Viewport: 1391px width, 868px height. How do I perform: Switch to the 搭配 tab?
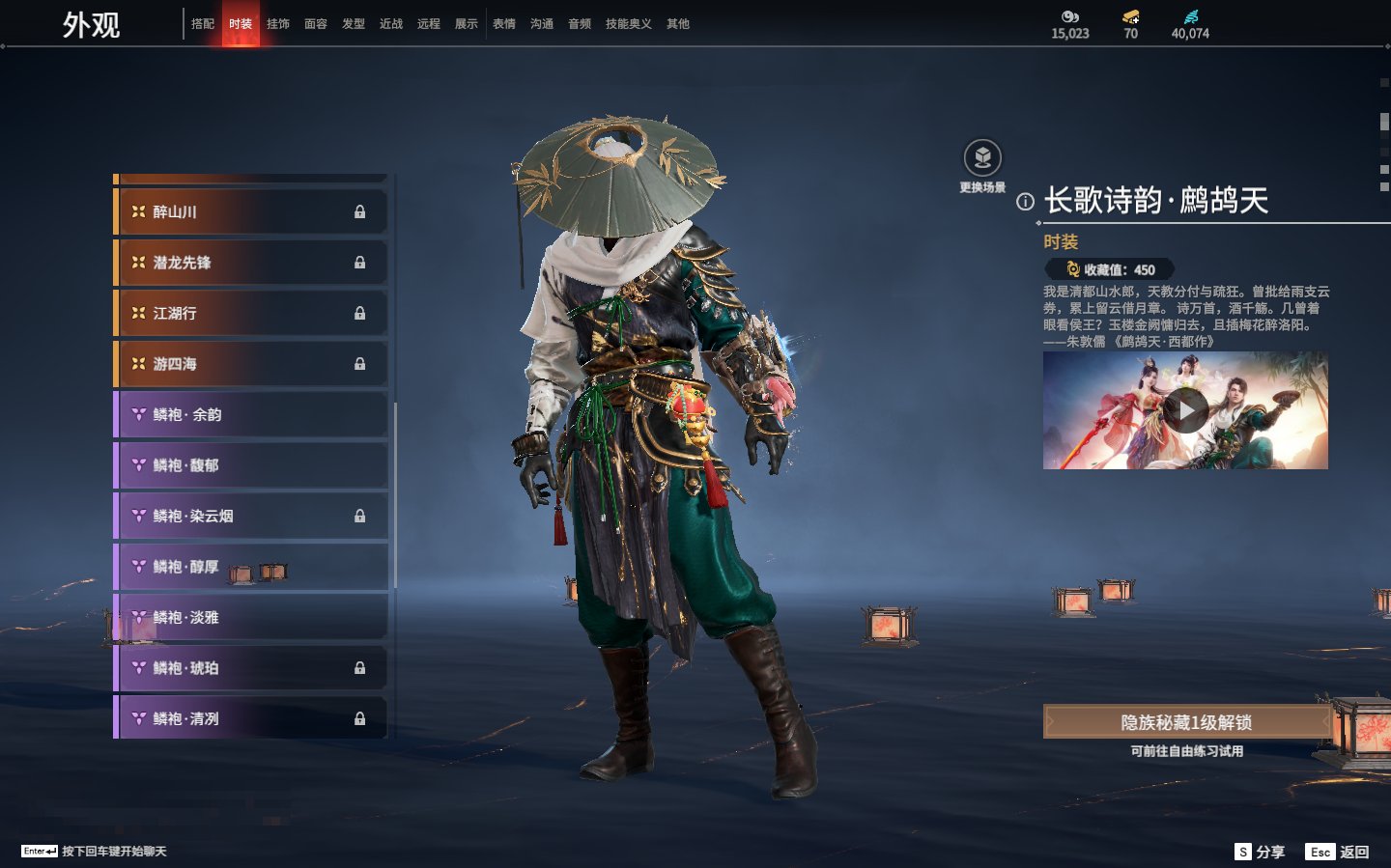pyautogui.click(x=203, y=24)
